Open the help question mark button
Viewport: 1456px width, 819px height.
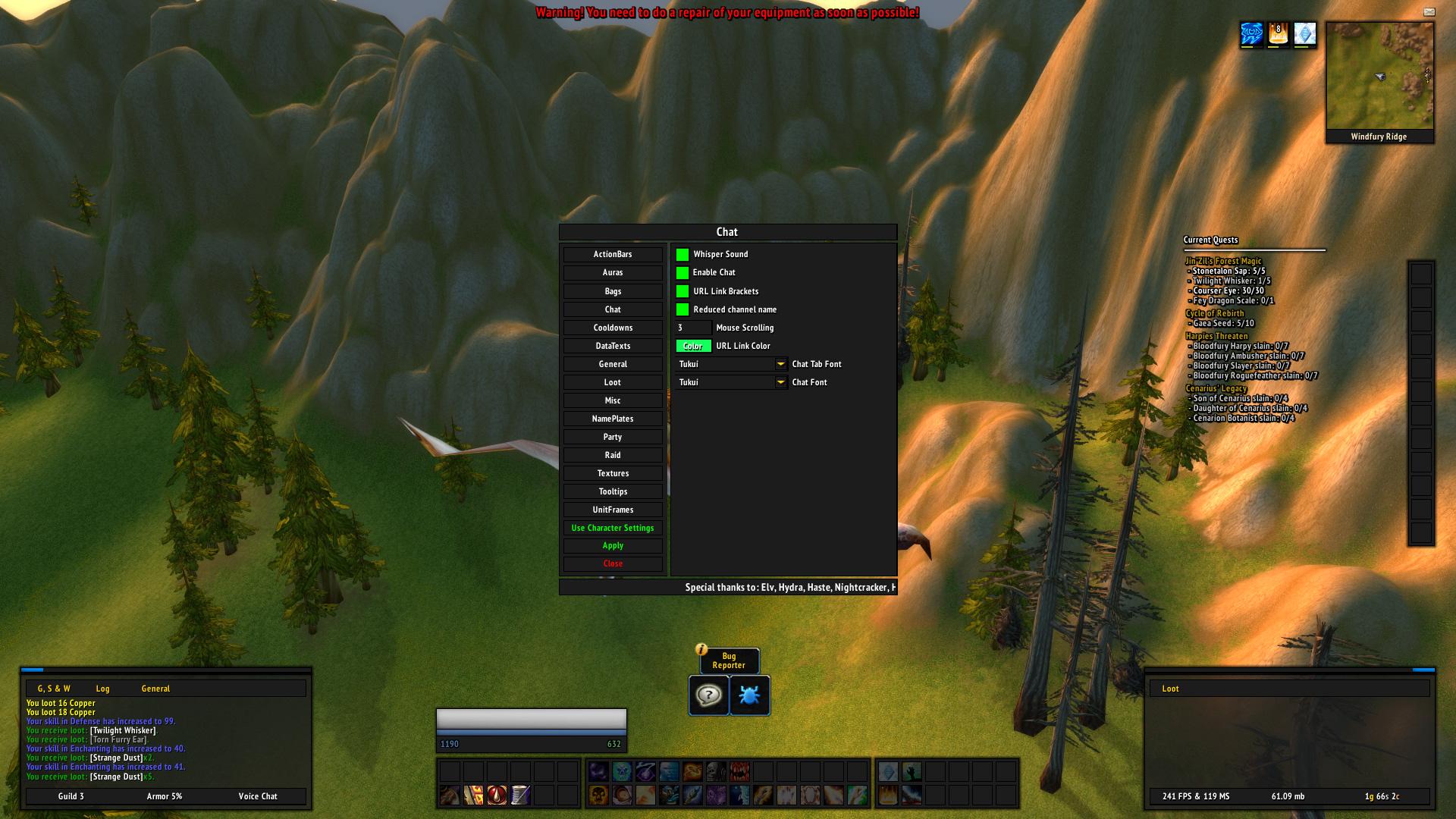click(x=708, y=695)
